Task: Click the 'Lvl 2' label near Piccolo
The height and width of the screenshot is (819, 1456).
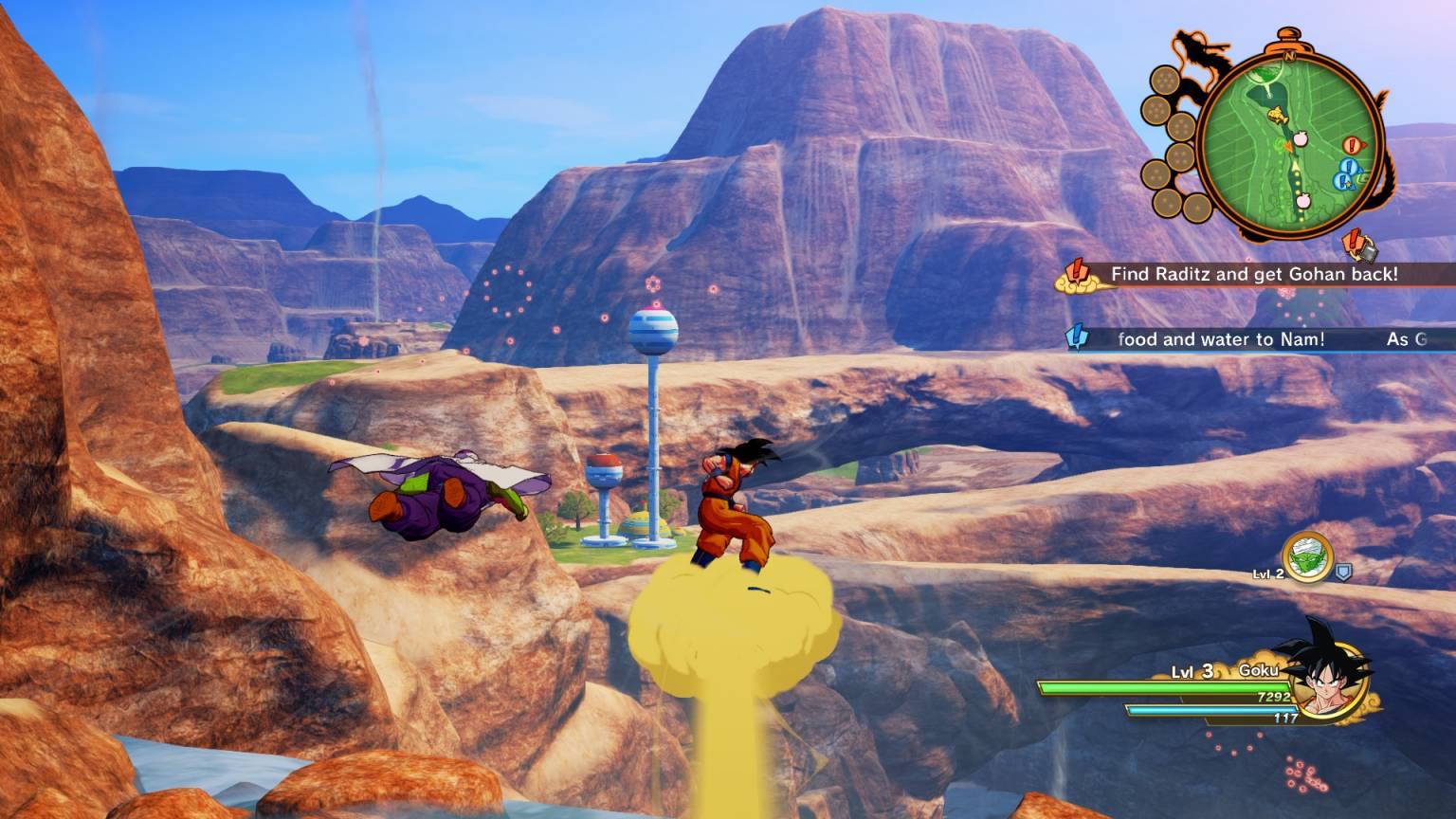Action: 1267,574
